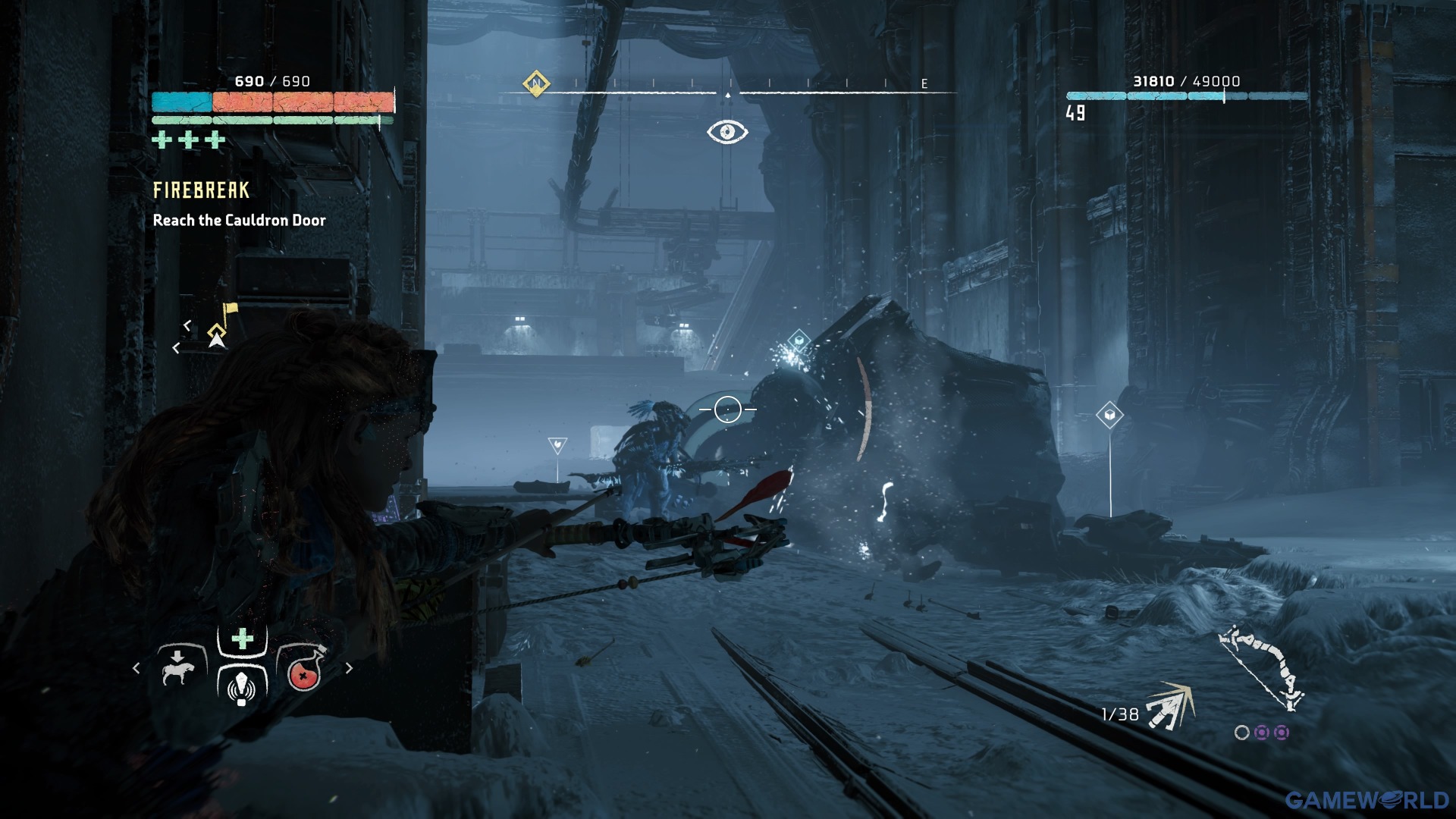Click the eye stealth visibility indicator
The height and width of the screenshot is (819, 1456).
[727, 132]
